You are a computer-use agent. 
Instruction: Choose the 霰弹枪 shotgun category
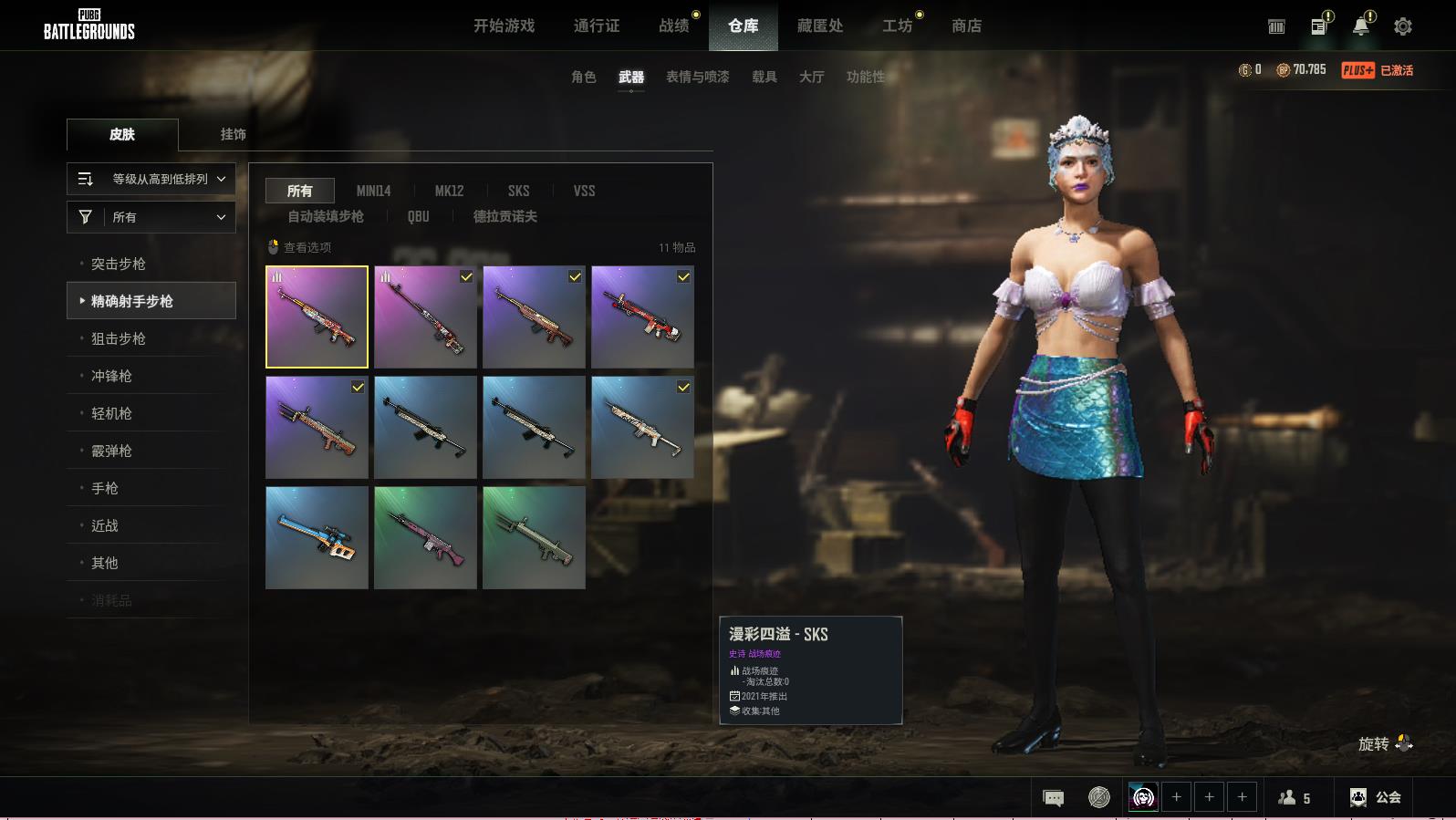pos(111,452)
